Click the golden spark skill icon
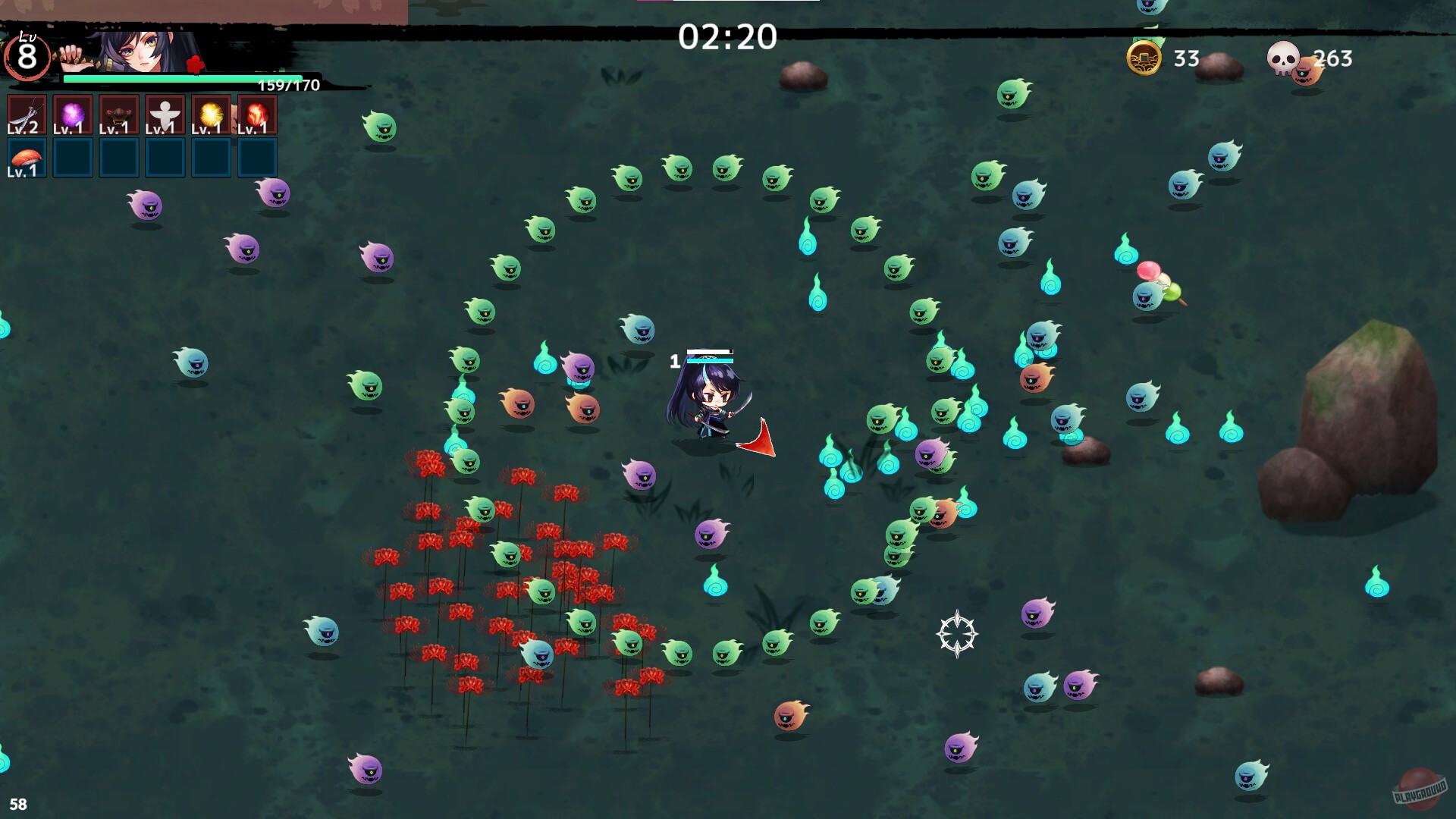This screenshot has height=819, width=1456. pos(209,114)
